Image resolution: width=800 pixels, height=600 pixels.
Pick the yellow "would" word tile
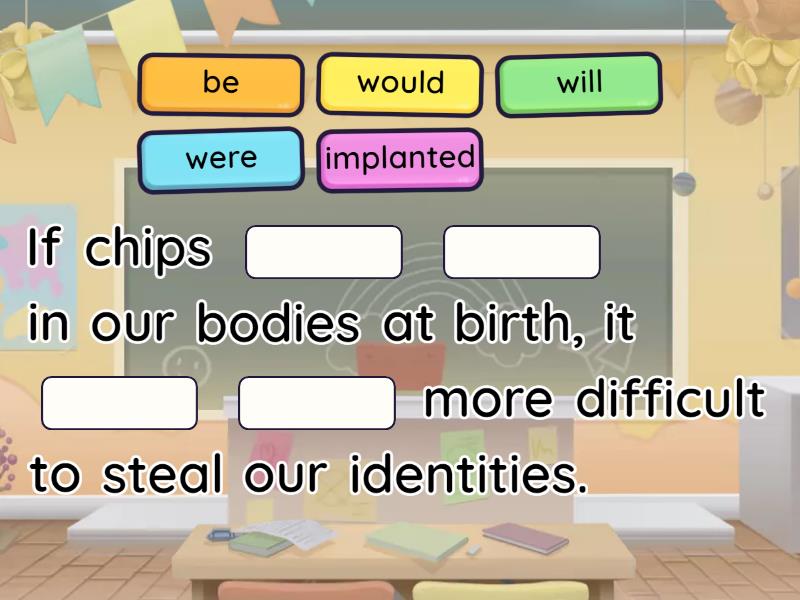[400, 84]
